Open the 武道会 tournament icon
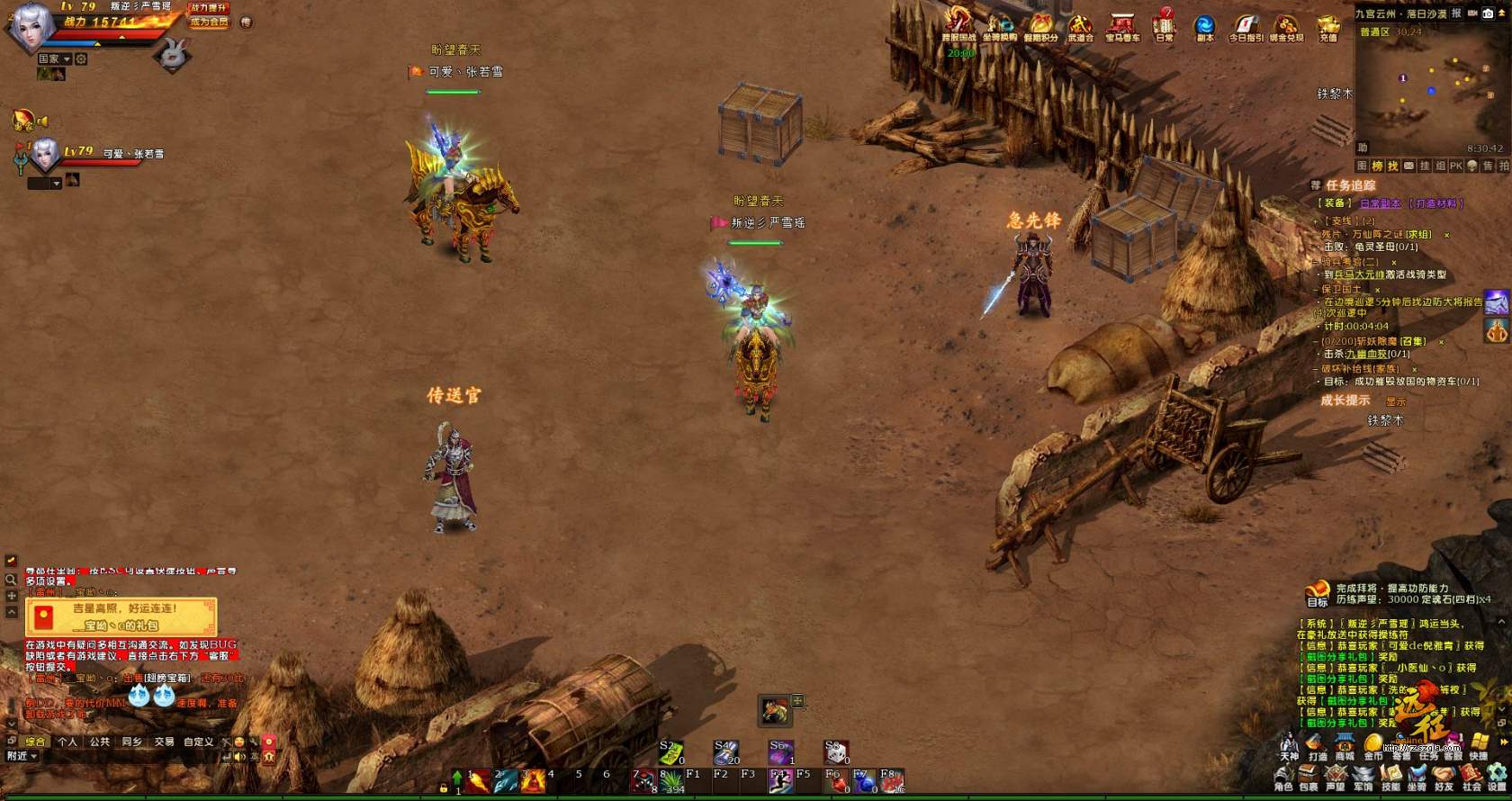This screenshot has width=1512, height=801. (x=1080, y=26)
